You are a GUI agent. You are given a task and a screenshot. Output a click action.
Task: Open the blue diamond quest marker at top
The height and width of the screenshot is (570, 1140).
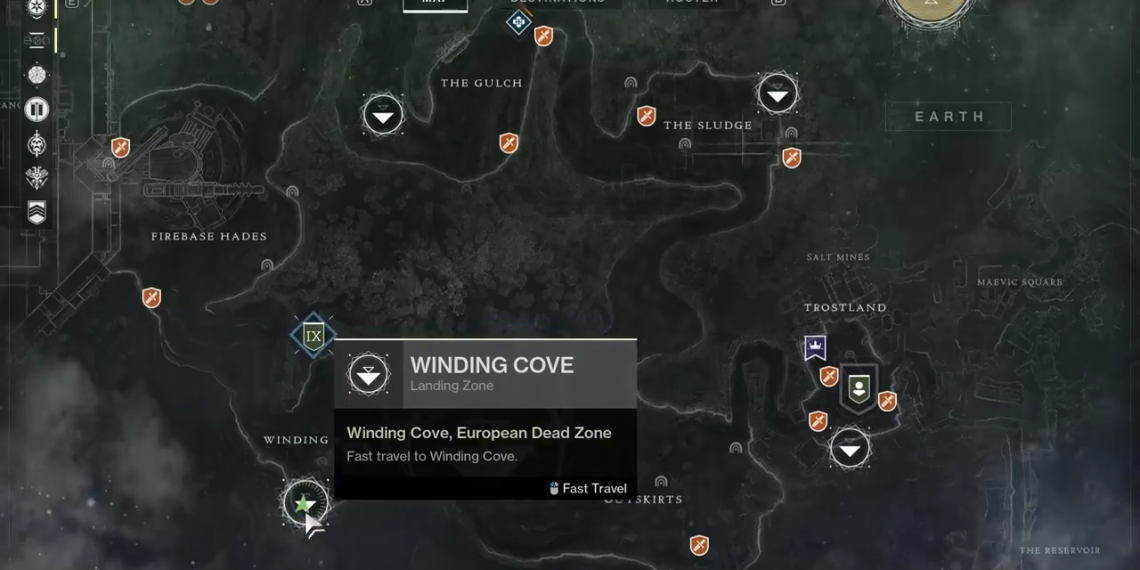[x=518, y=21]
